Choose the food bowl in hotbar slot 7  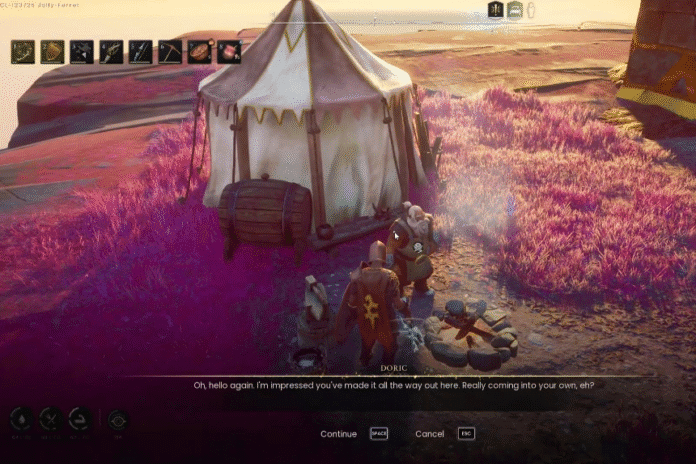click(x=200, y=52)
